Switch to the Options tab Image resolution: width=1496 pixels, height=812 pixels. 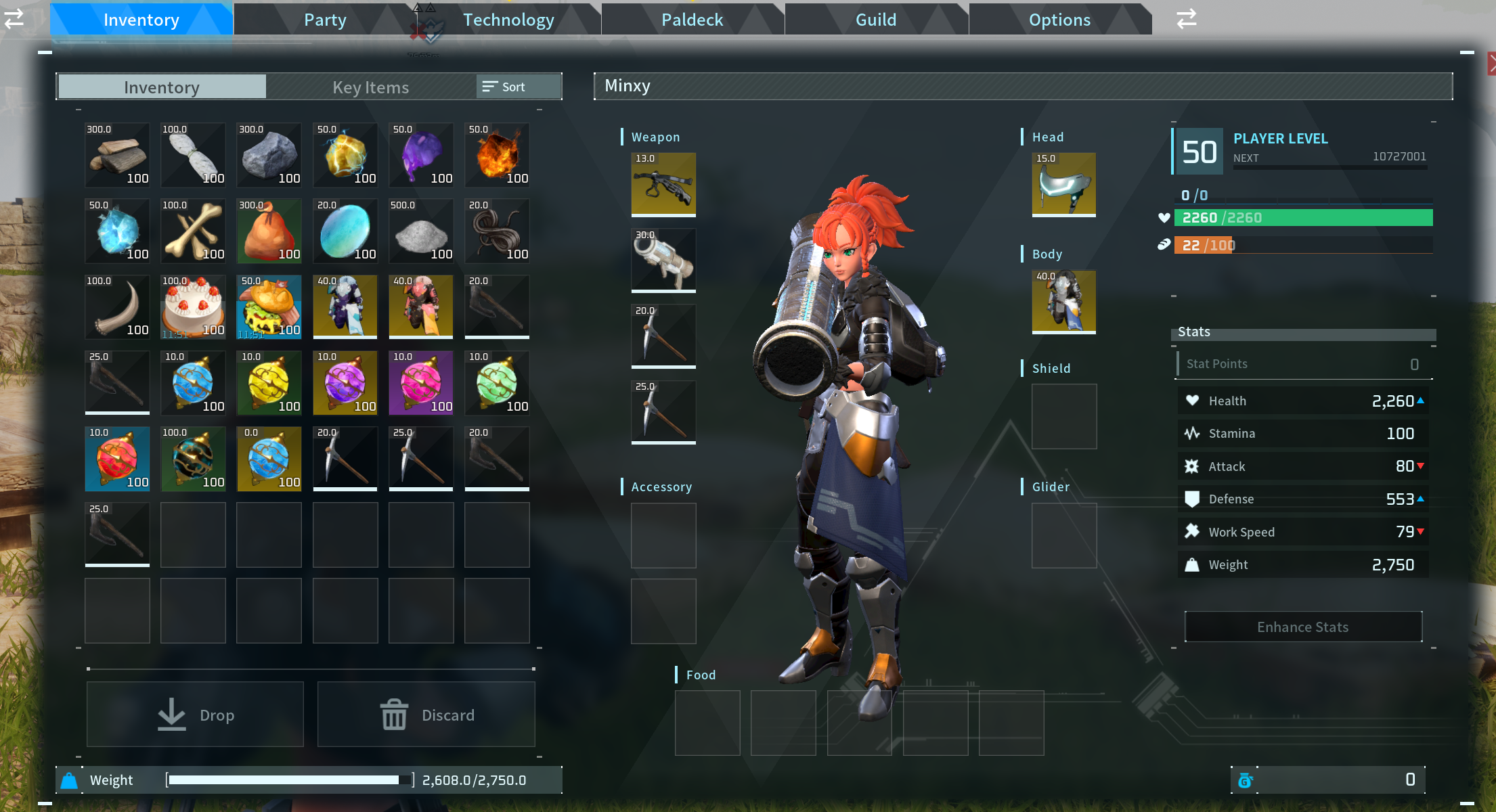(1059, 20)
